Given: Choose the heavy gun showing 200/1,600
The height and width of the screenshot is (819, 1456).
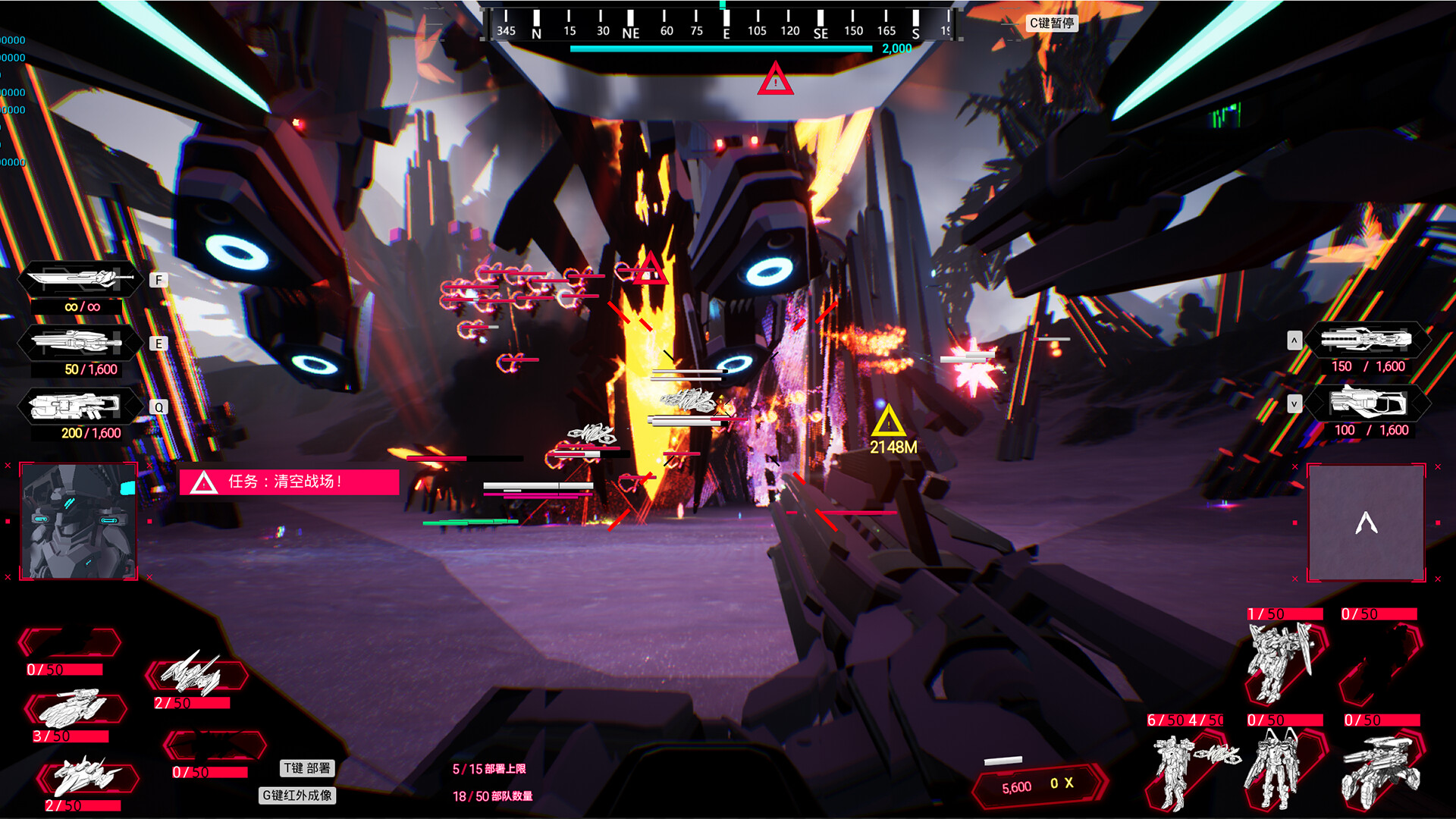Looking at the screenshot, I should pyautogui.click(x=76, y=407).
